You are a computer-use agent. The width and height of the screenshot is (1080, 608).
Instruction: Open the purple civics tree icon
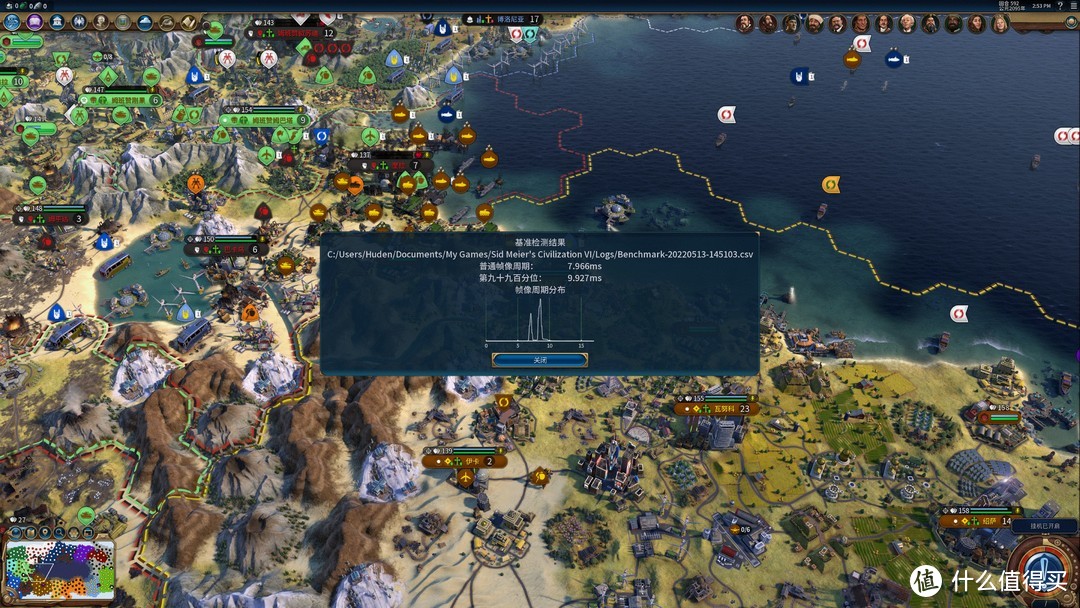click(x=35, y=22)
